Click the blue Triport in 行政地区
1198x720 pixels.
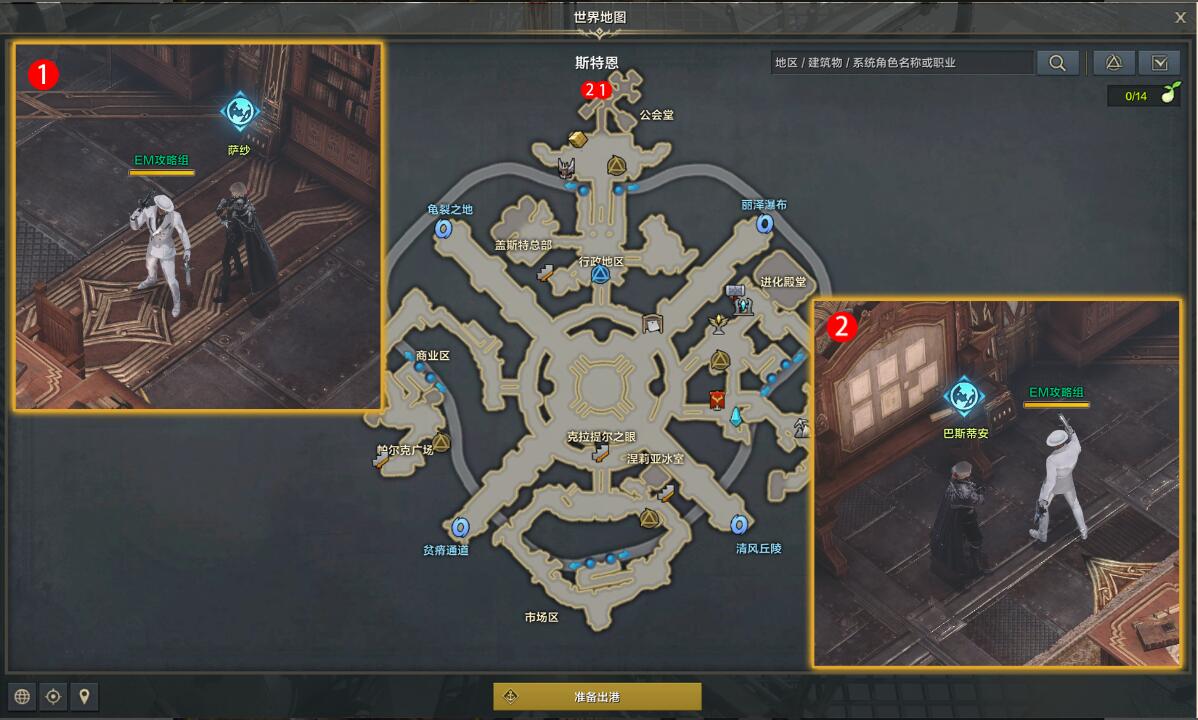point(600,275)
